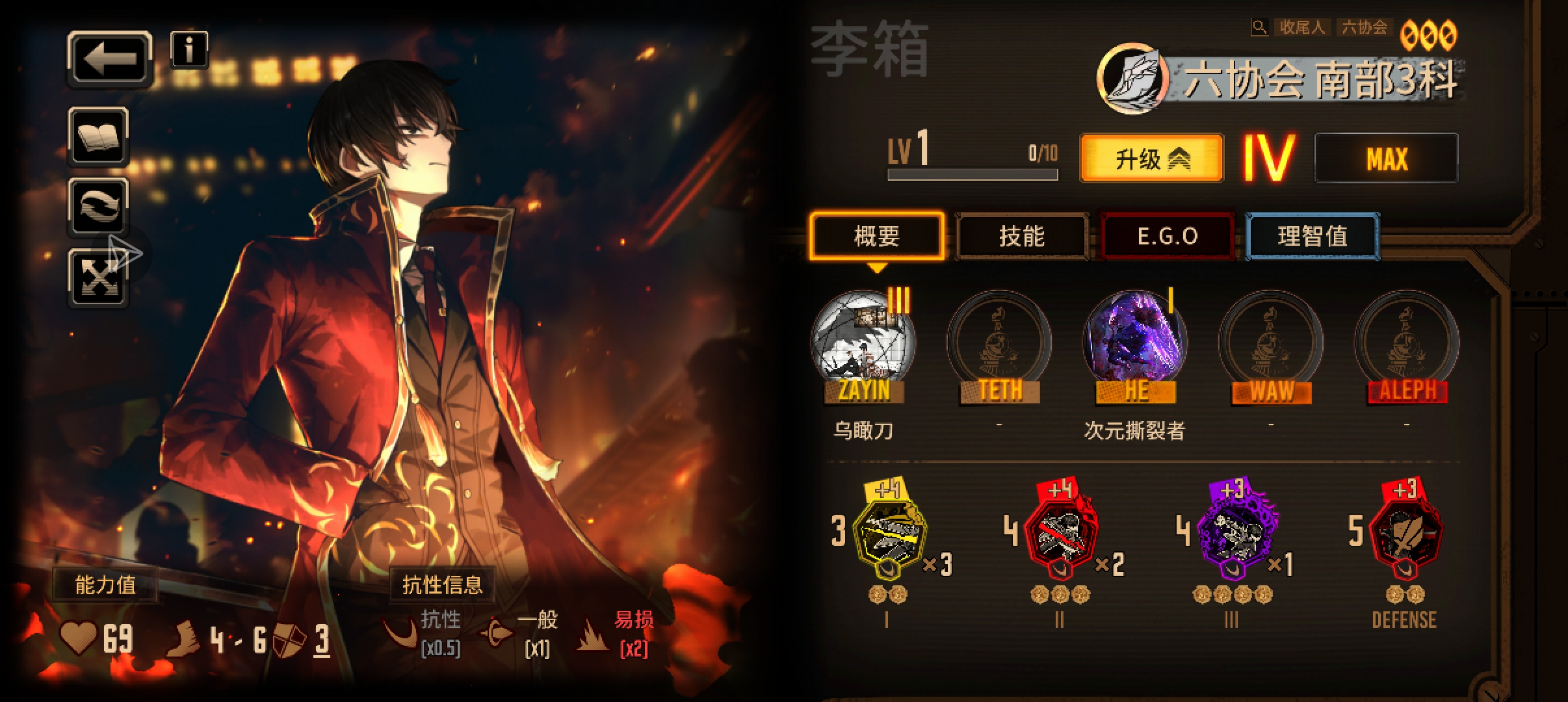Select the HE E.G.O 次元撕裂者
Screen dimensions: 1568x702
1135,343
